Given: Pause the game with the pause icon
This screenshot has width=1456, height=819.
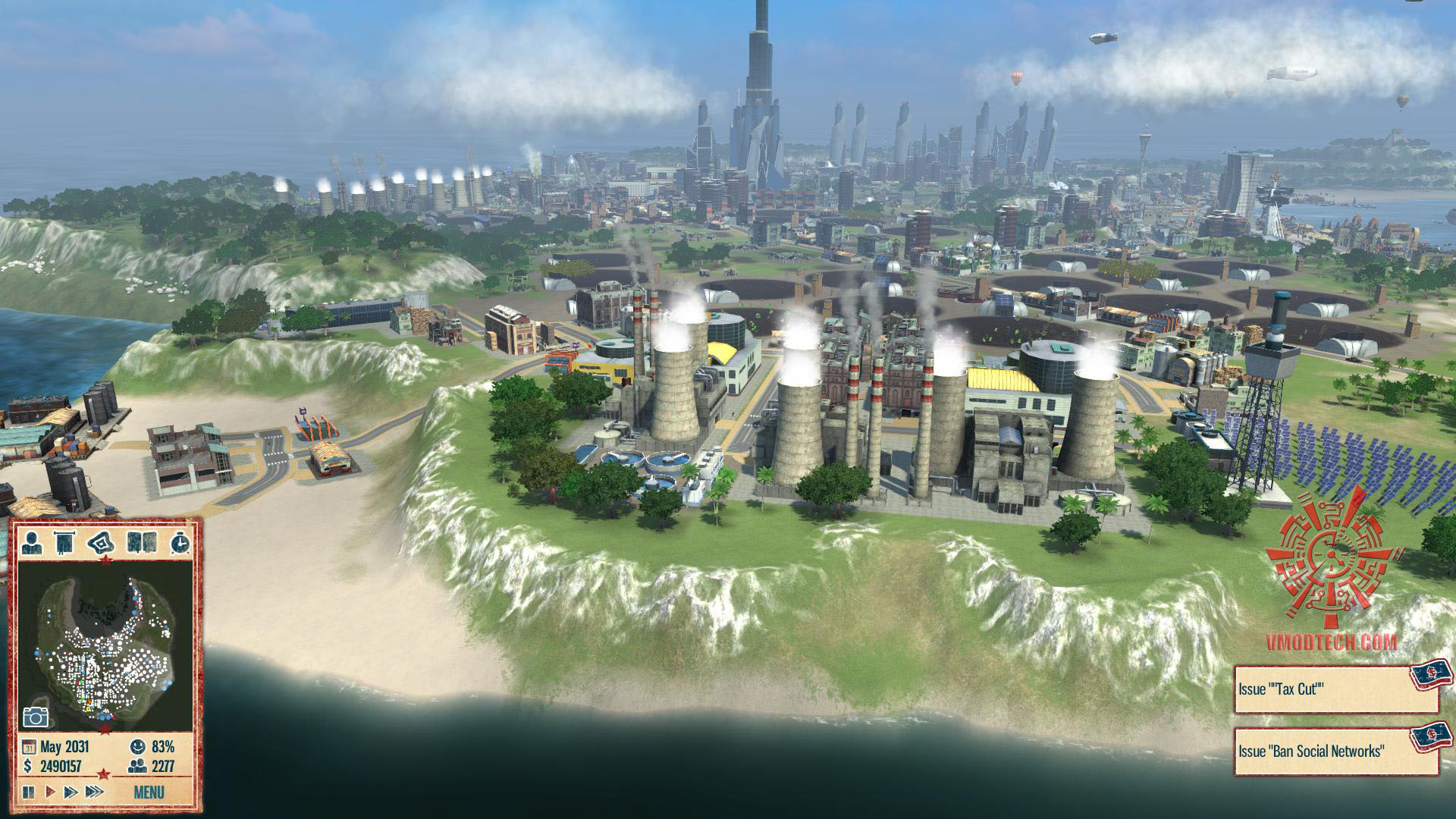Looking at the screenshot, I should tap(29, 792).
